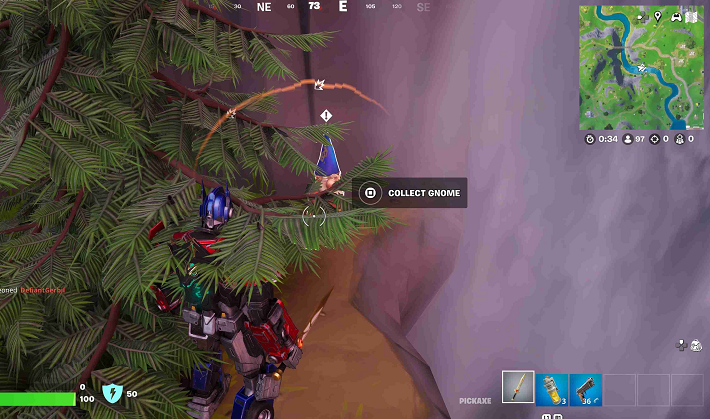The height and width of the screenshot is (419, 710).
Task: Click the Collect Gnome prompt
Action: [x=410, y=193]
